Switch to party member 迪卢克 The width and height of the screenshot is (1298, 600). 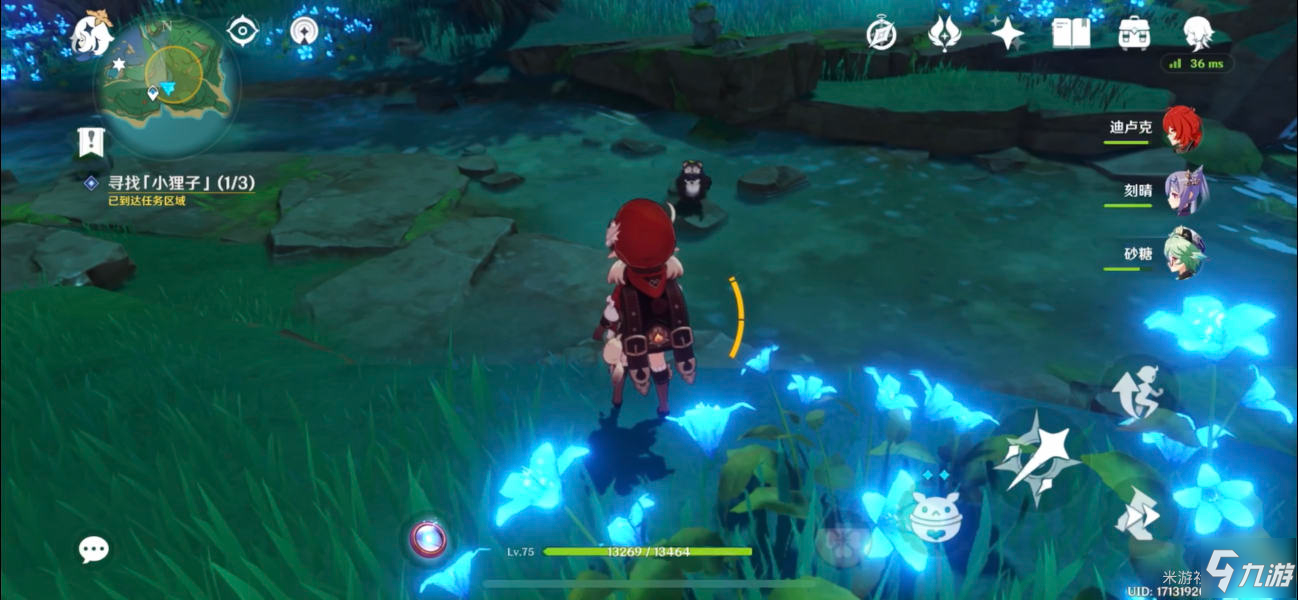pos(1180,129)
